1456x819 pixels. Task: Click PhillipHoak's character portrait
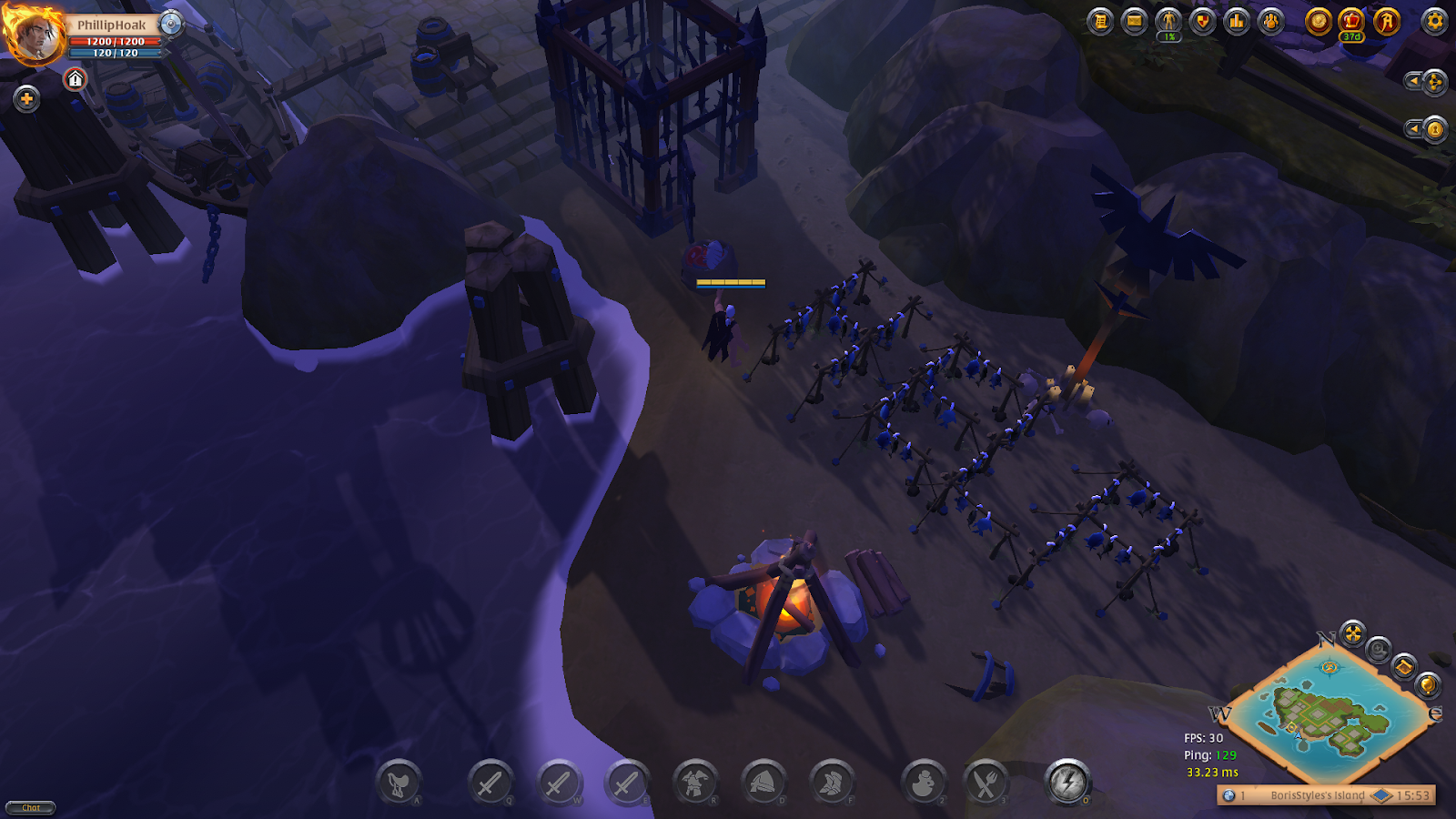[x=35, y=35]
